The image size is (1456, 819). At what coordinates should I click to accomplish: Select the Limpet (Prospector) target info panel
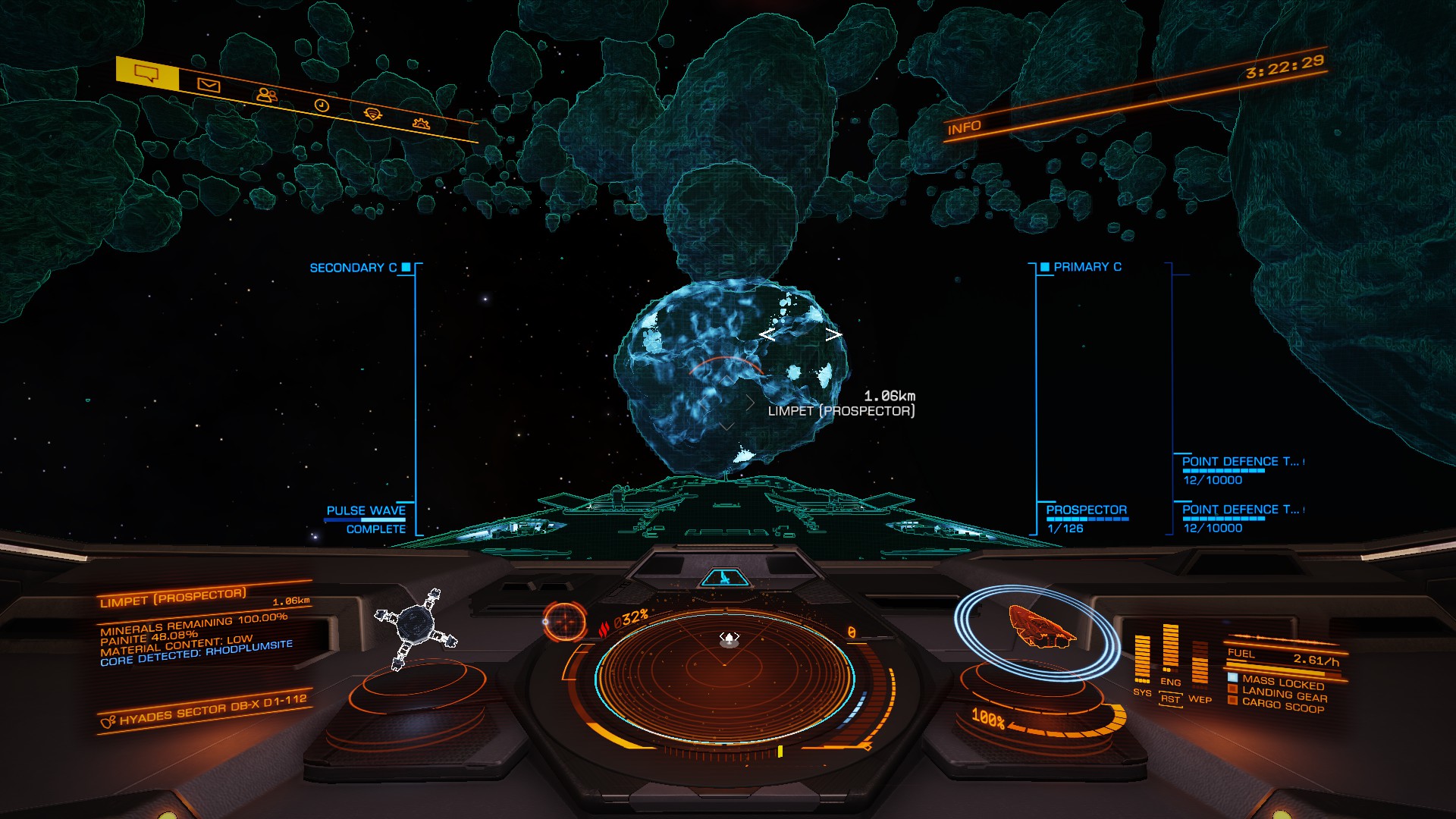point(197,626)
